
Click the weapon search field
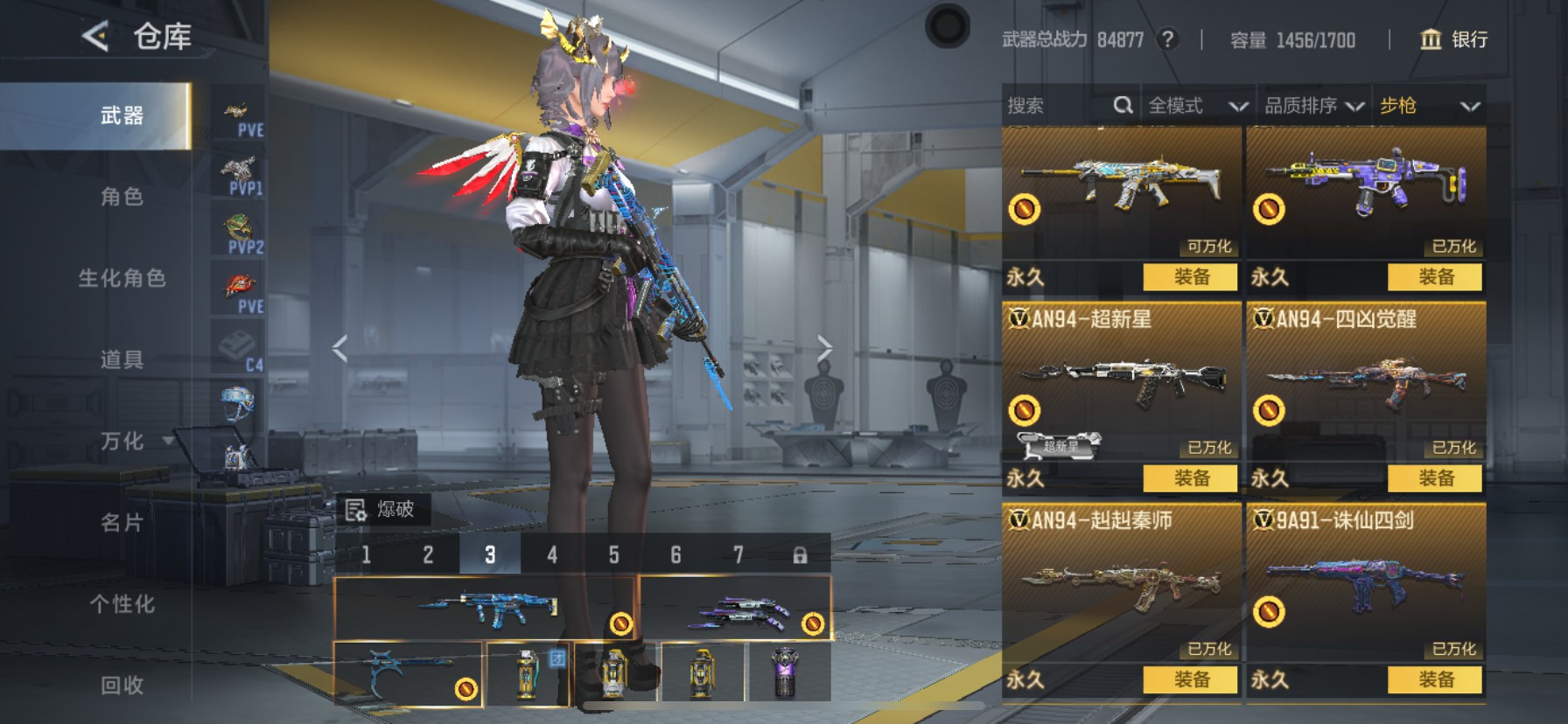point(1057,106)
